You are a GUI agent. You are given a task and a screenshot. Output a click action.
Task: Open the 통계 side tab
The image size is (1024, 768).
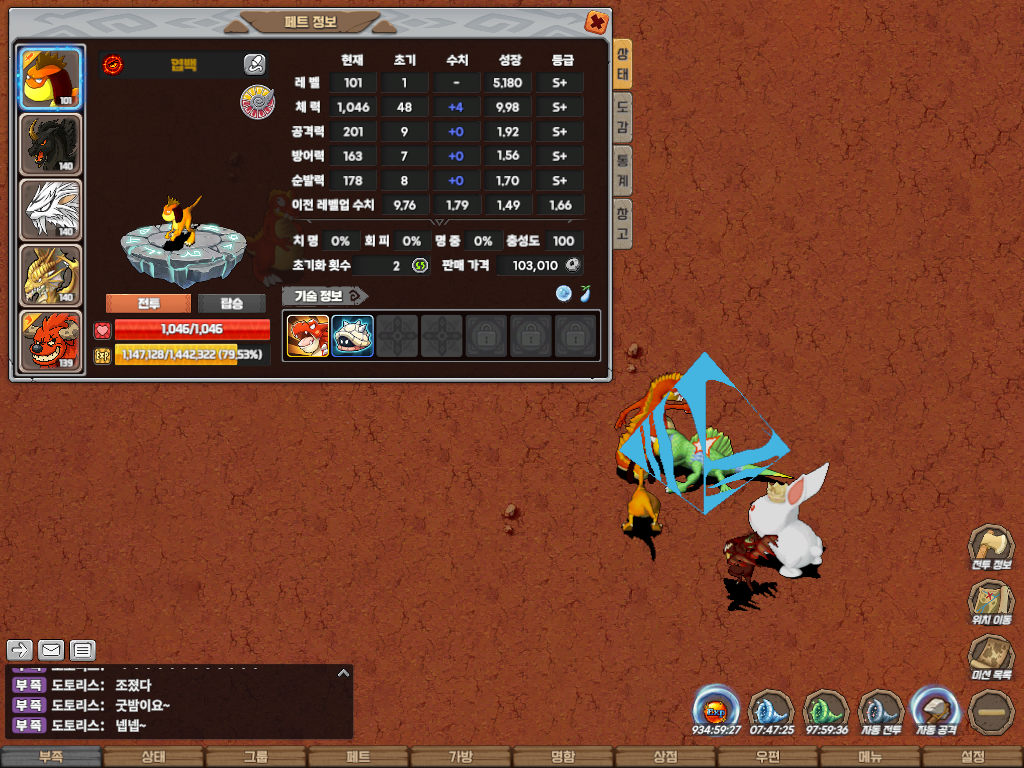coord(622,170)
